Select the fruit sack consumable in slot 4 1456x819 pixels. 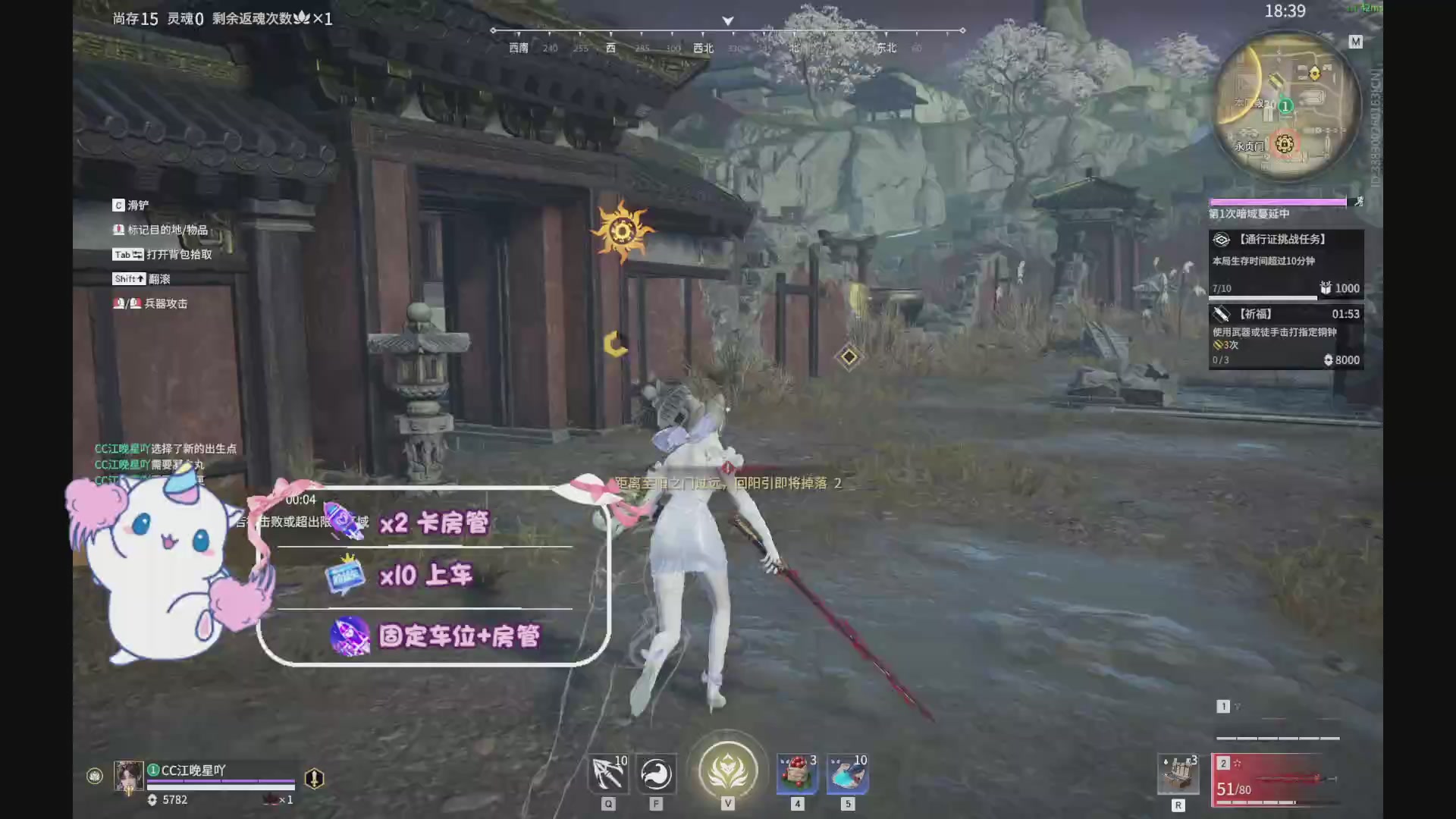(x=796, y=773)
